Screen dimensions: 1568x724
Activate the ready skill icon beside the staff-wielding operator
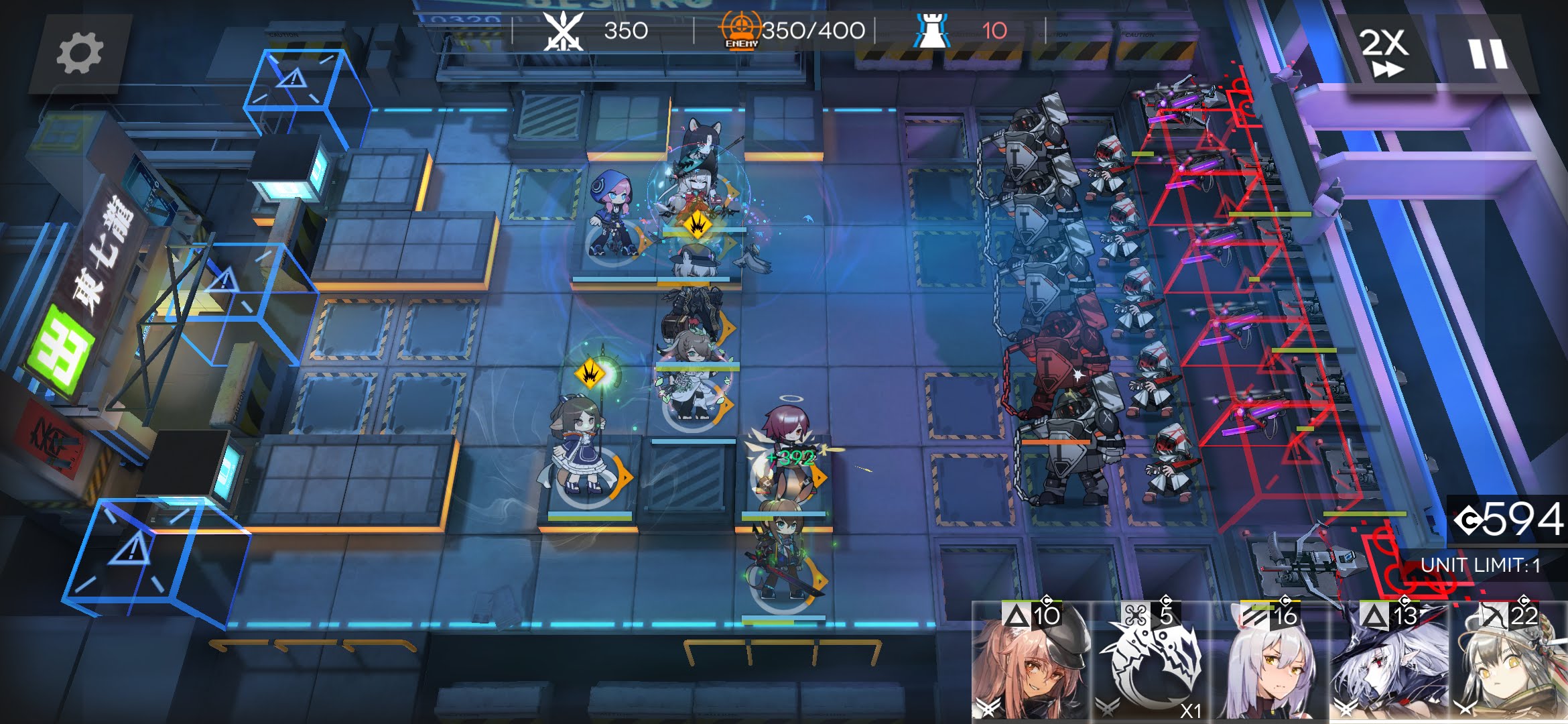[590, 374]
